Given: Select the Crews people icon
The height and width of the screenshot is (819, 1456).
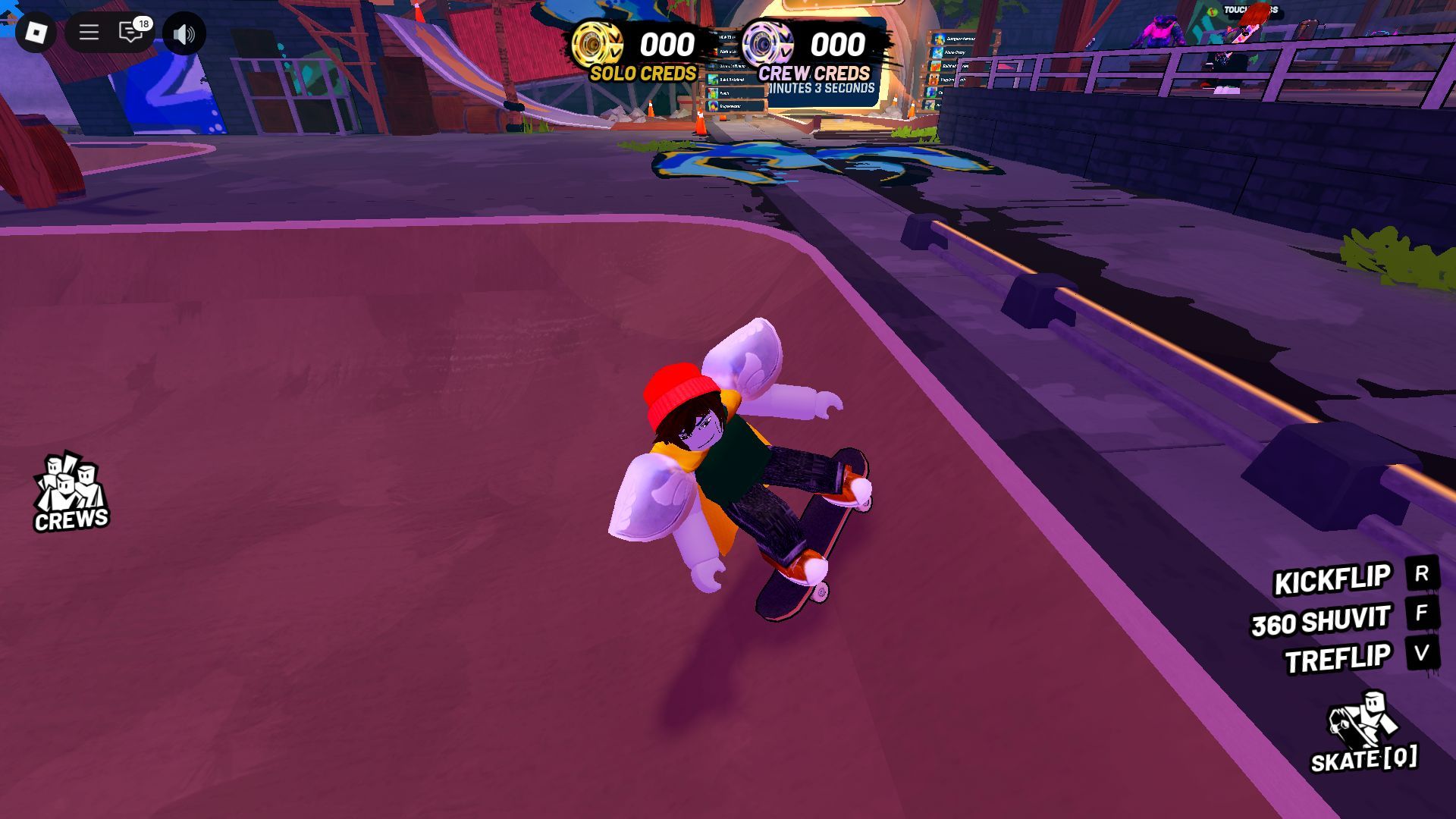Looking at the screenshot, I should coord(72,482).
